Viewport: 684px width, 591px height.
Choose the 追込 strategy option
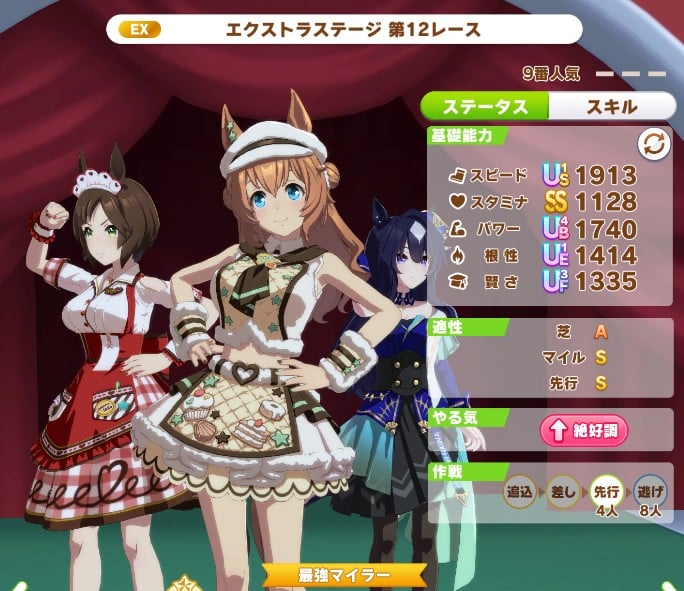pyautogui.click(x=521, y=492)
